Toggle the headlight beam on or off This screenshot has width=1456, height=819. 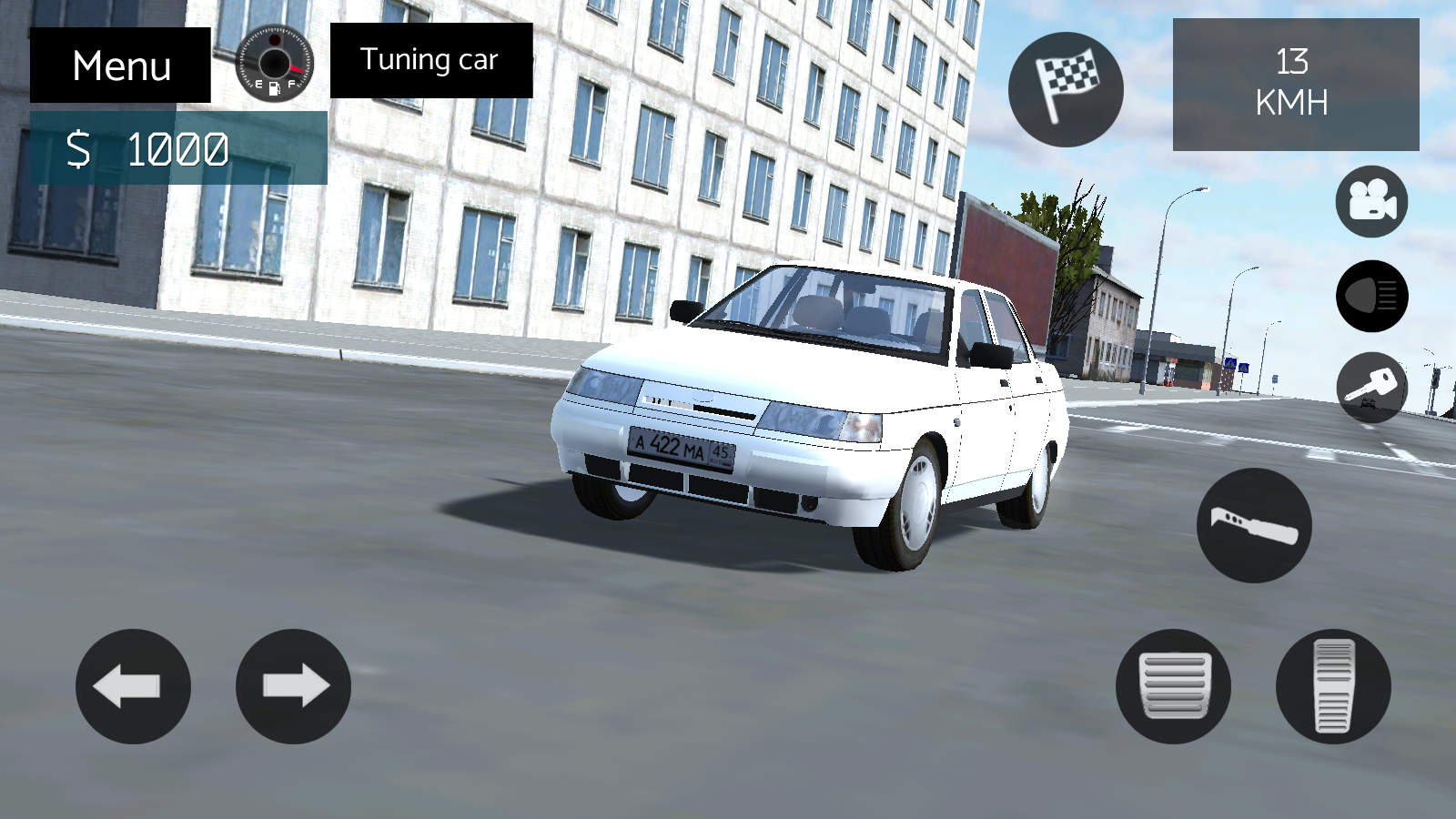1370,296
